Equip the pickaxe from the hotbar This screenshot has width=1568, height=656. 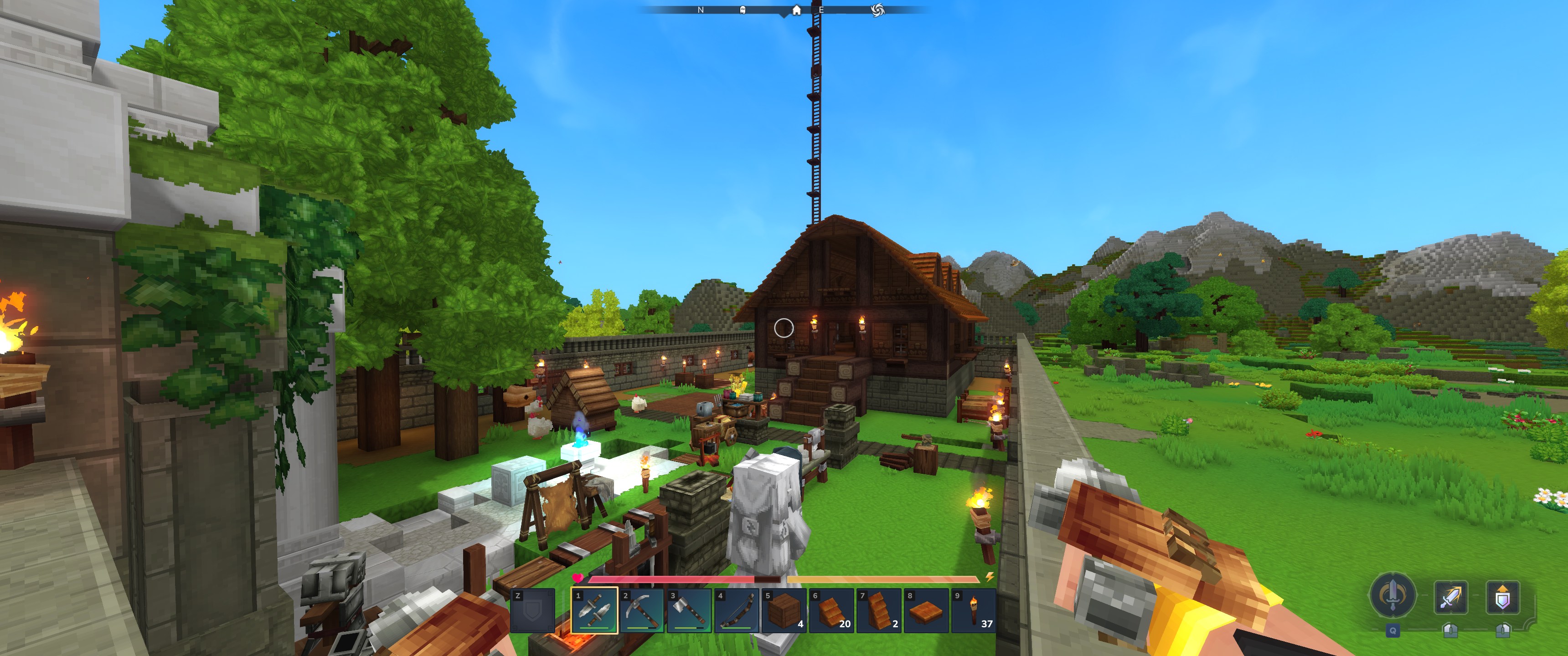642,610
